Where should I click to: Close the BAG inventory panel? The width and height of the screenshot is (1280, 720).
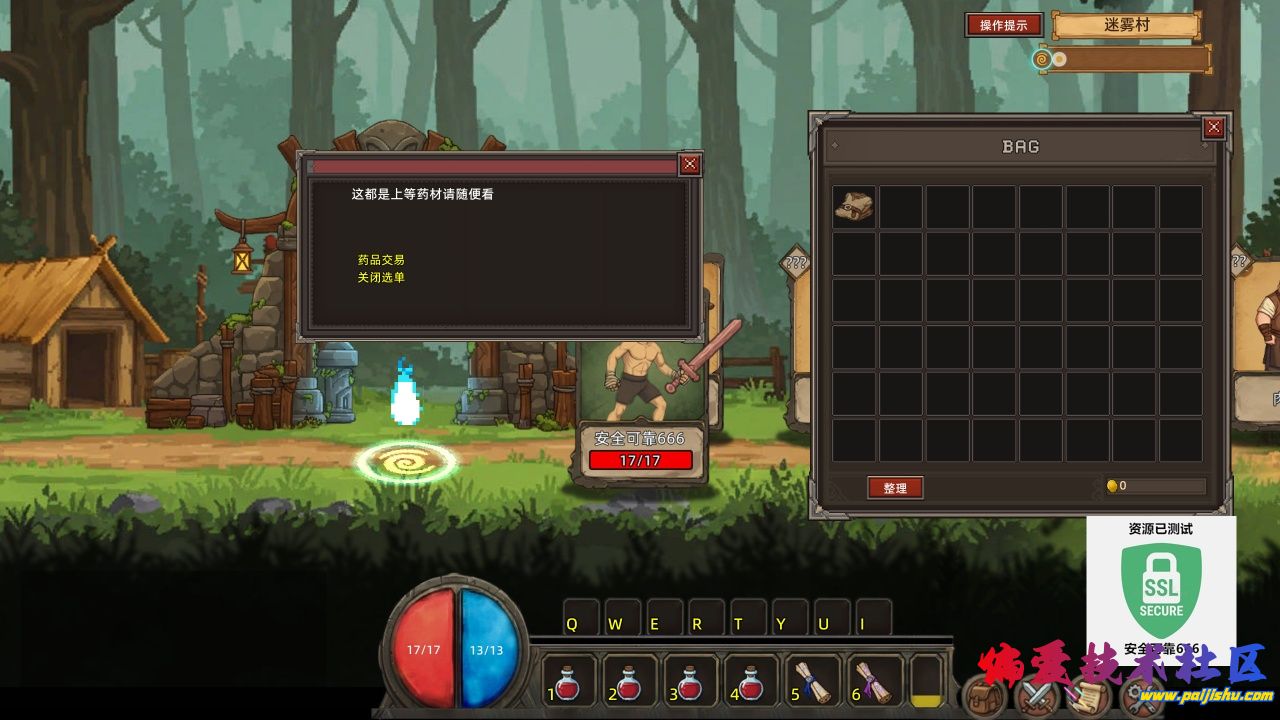1214,127
